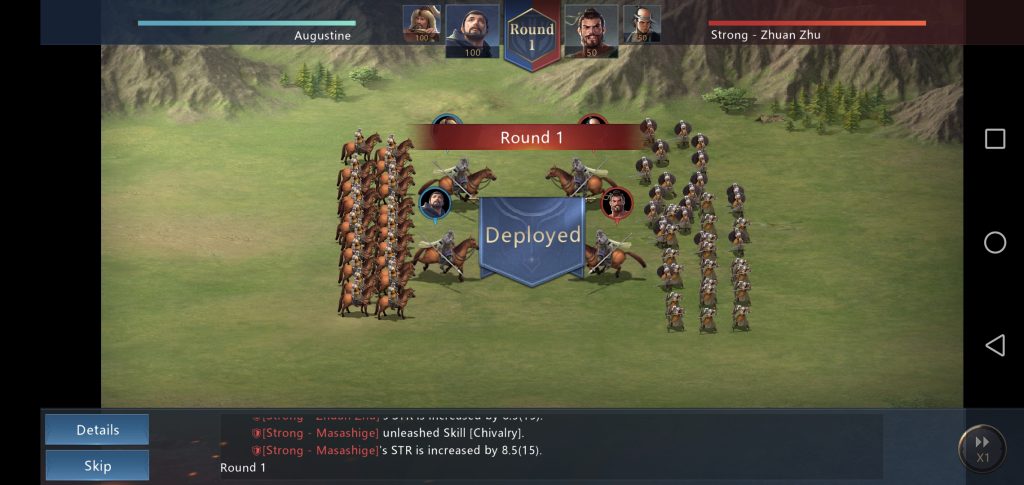Tap the Android home circle button
1024x485 pixels.
995,242
